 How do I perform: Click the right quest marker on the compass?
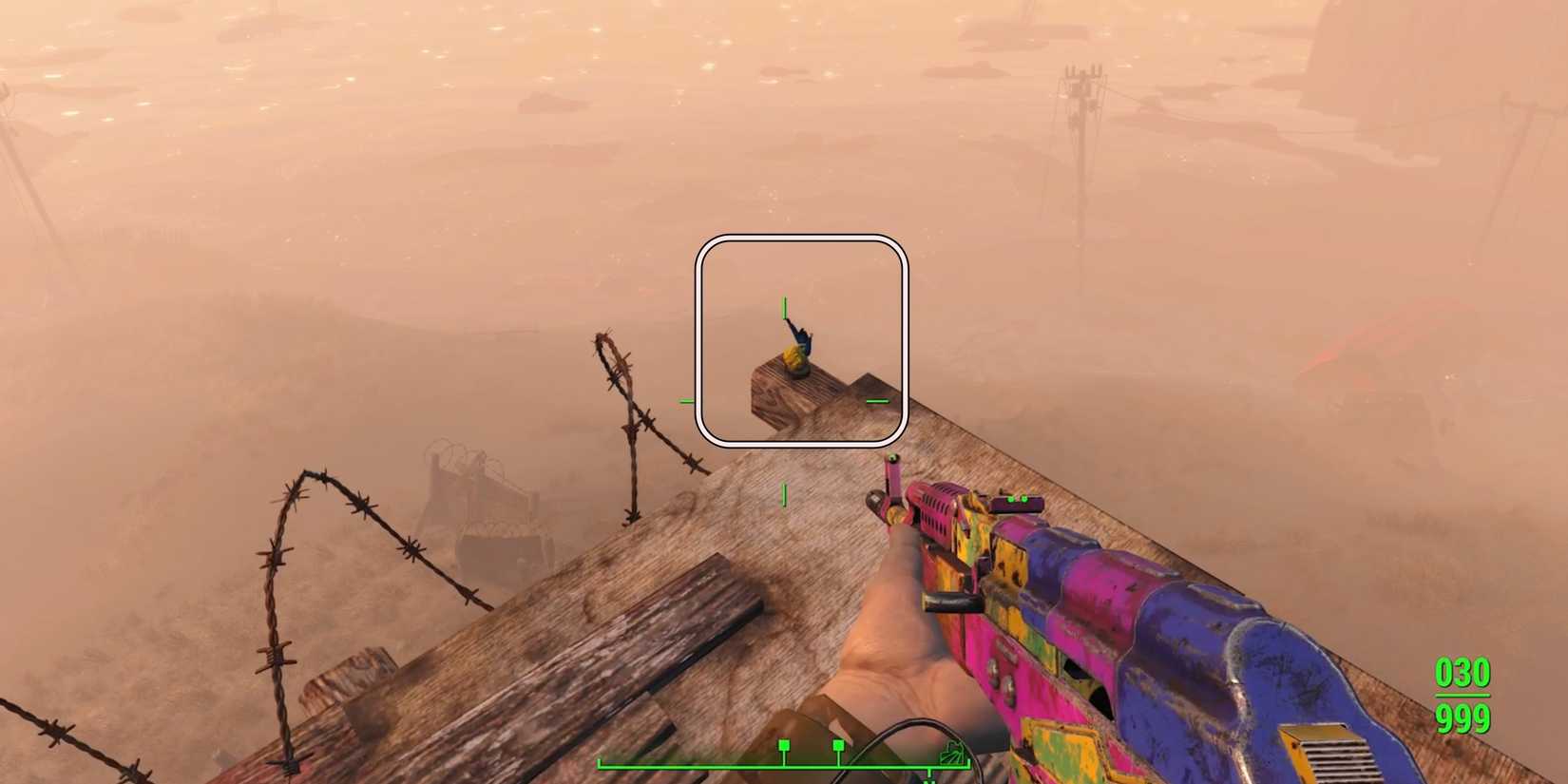tap(838, 746)
